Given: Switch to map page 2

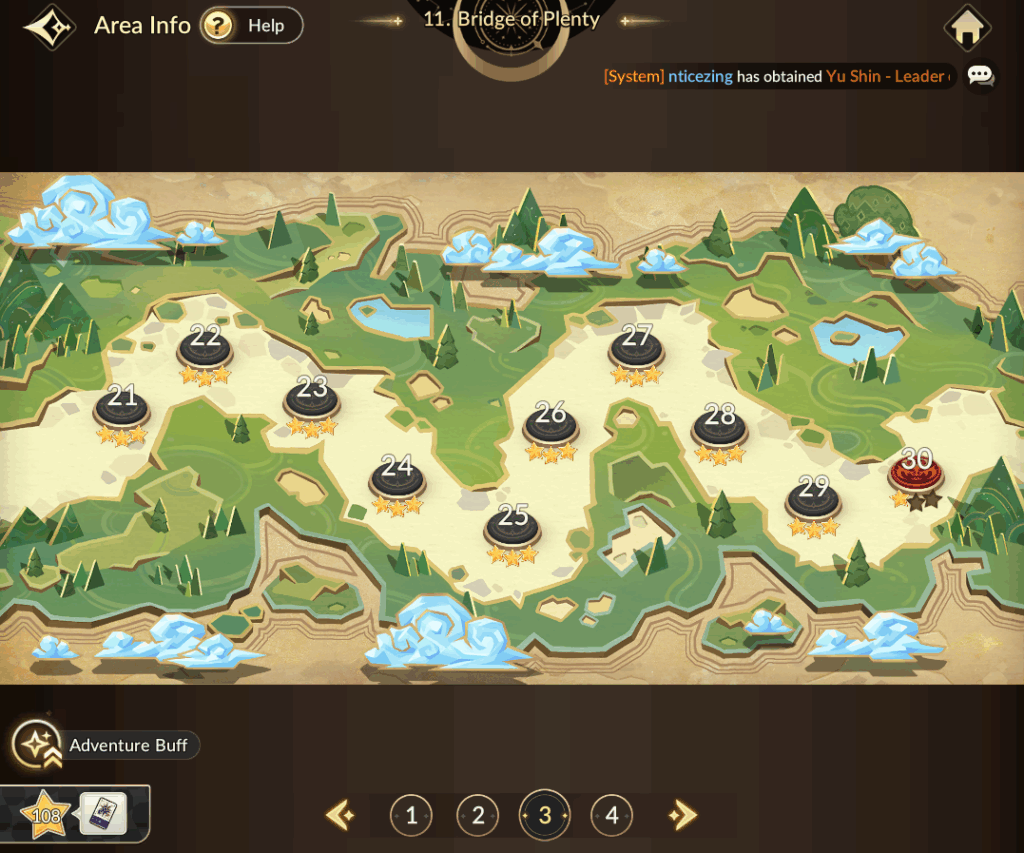Looking at the screenshot, I should tap(478, 816).
